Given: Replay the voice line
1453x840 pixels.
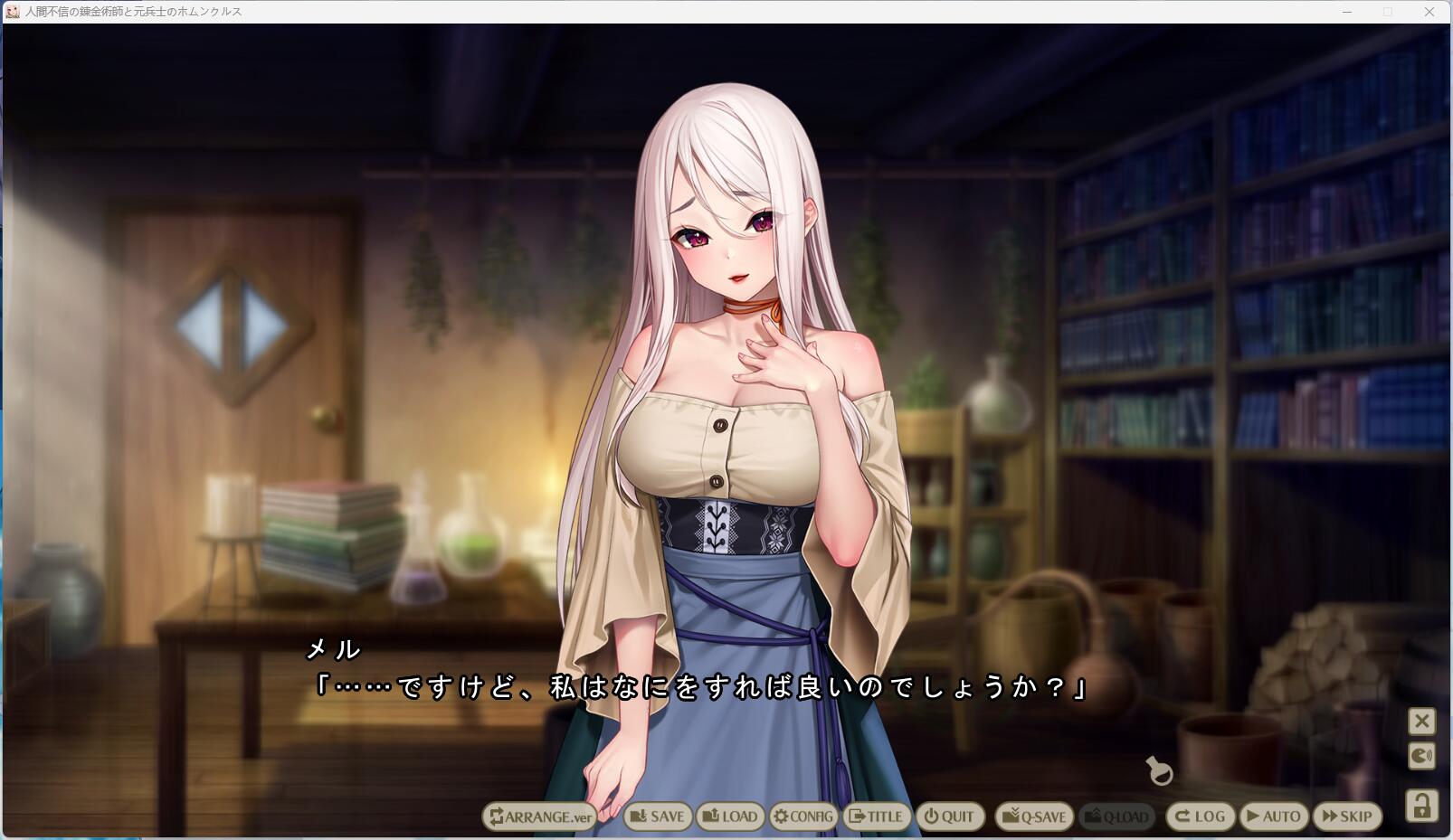Looking at the screenshot, I should coord(1421,756).
